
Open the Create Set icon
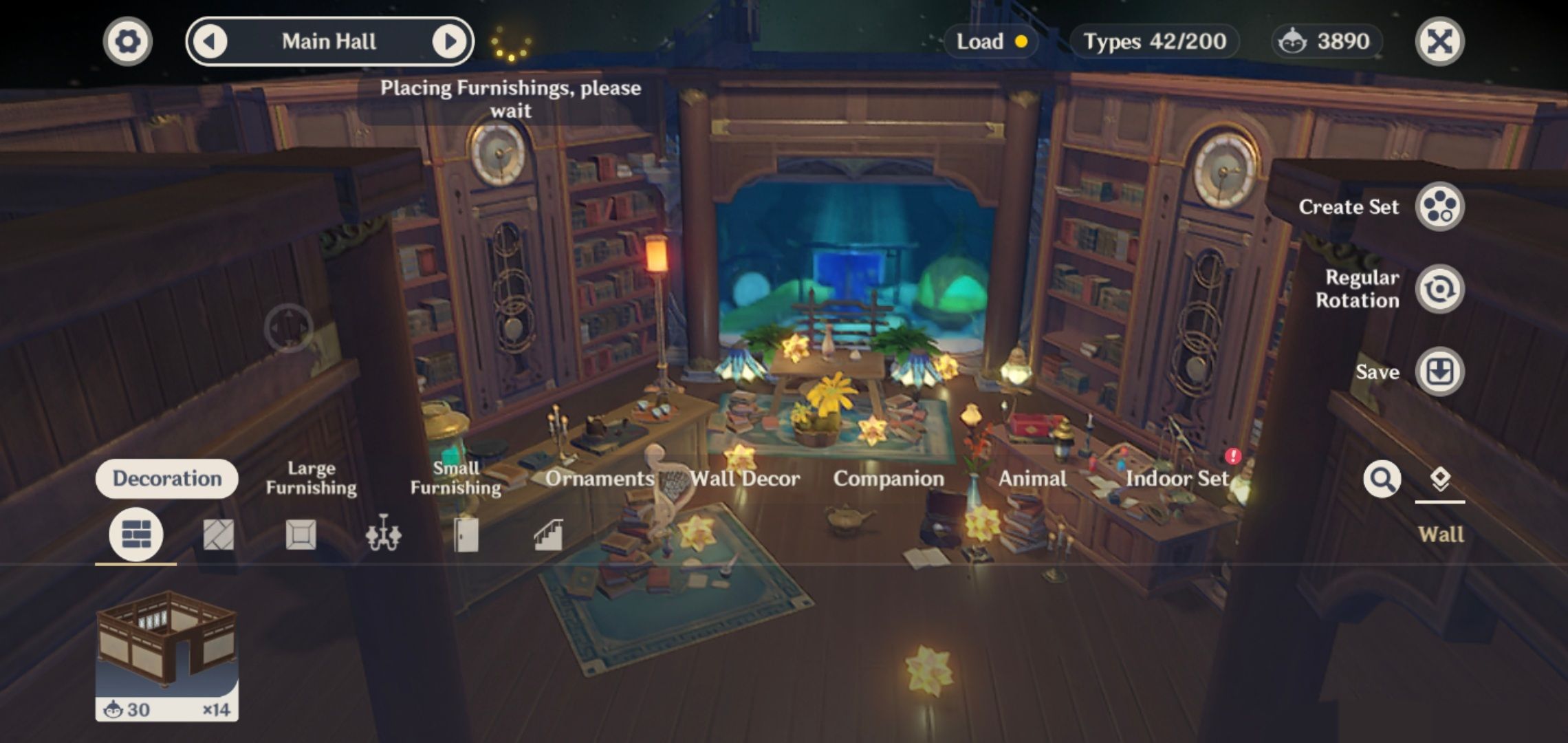click(1439, 206)
